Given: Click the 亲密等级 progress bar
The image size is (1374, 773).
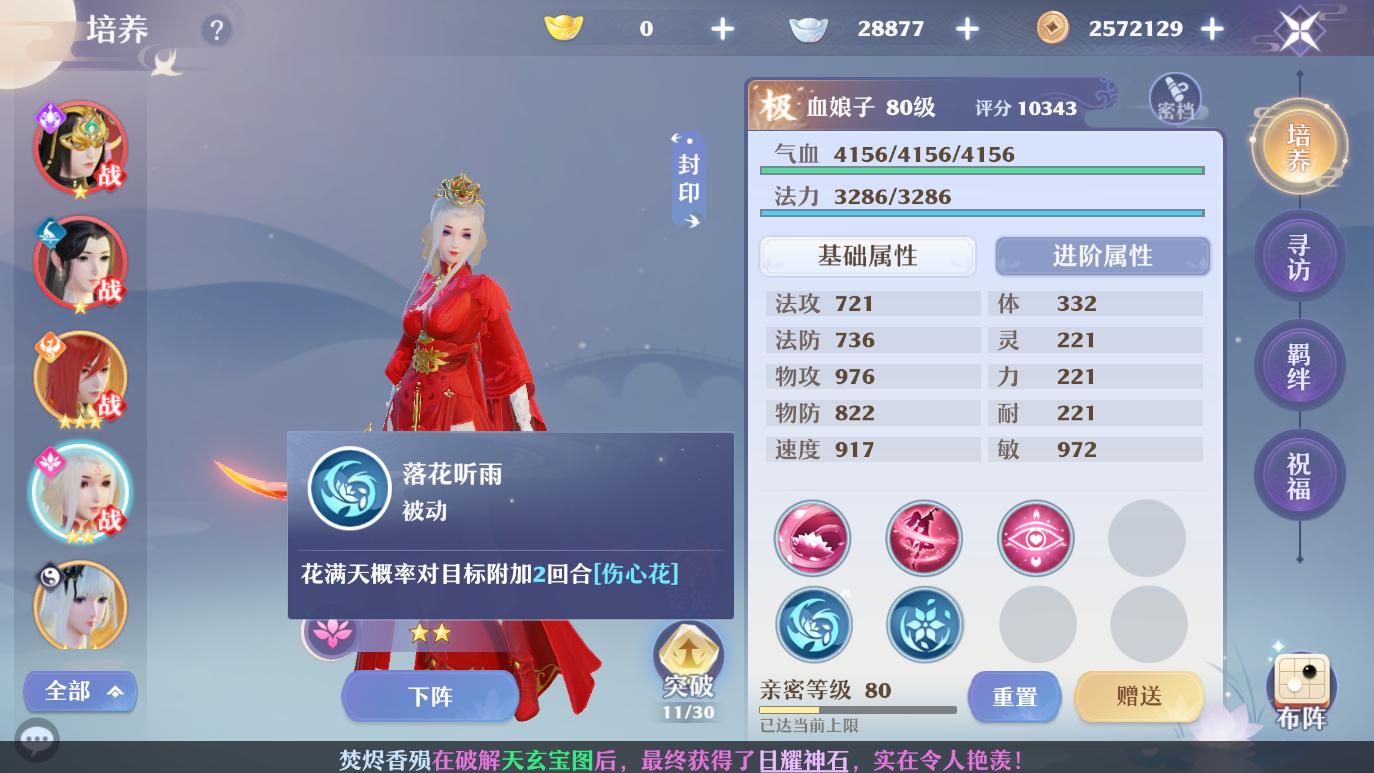Looking at the screenshot, I should [x=858, y=710].
